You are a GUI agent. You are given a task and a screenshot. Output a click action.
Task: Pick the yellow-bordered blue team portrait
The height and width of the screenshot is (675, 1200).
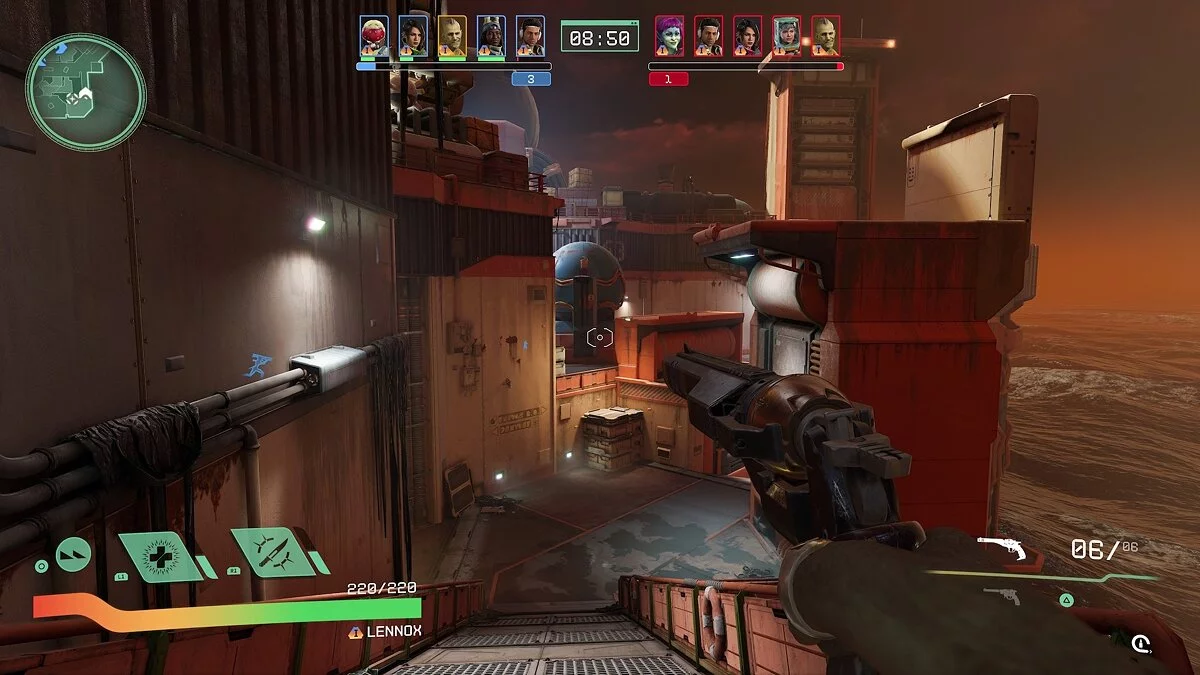tap(452, 36)
